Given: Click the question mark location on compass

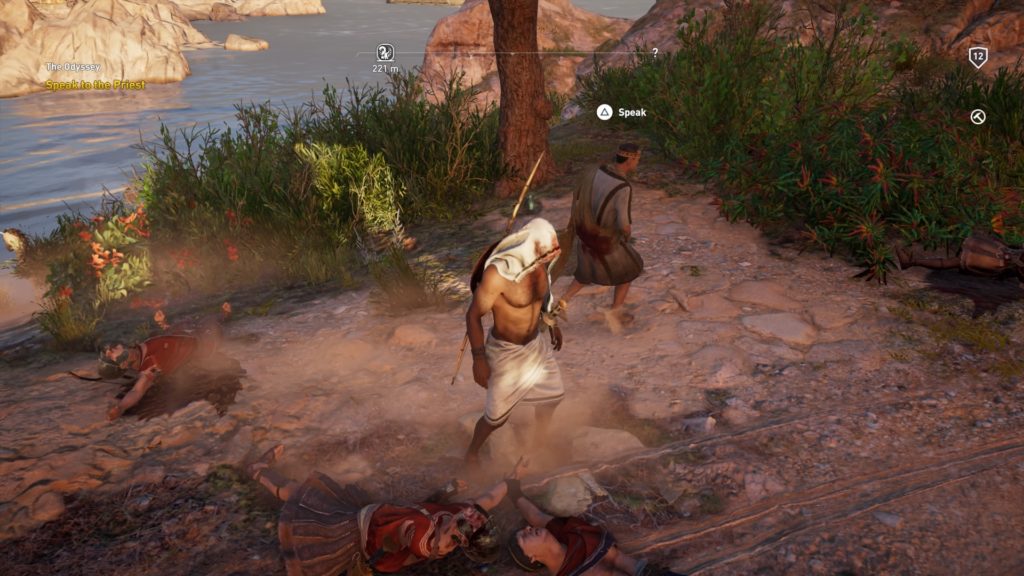Looking at the screenshot, I should point(655,52).
